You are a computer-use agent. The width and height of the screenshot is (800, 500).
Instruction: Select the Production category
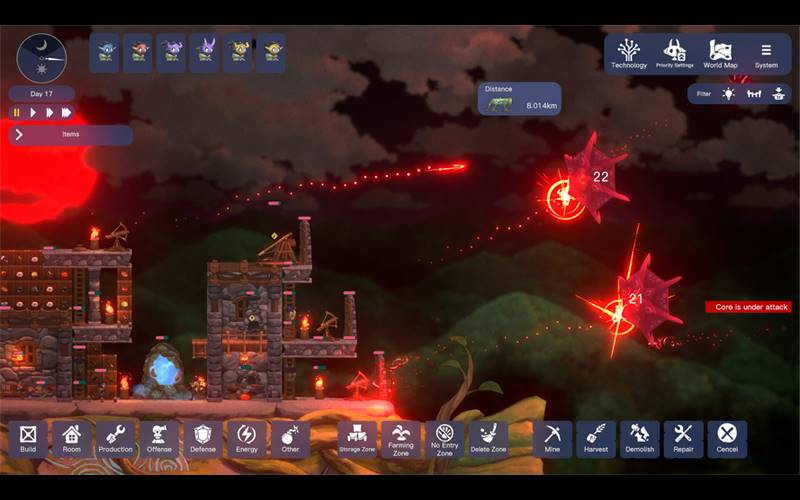116,439
